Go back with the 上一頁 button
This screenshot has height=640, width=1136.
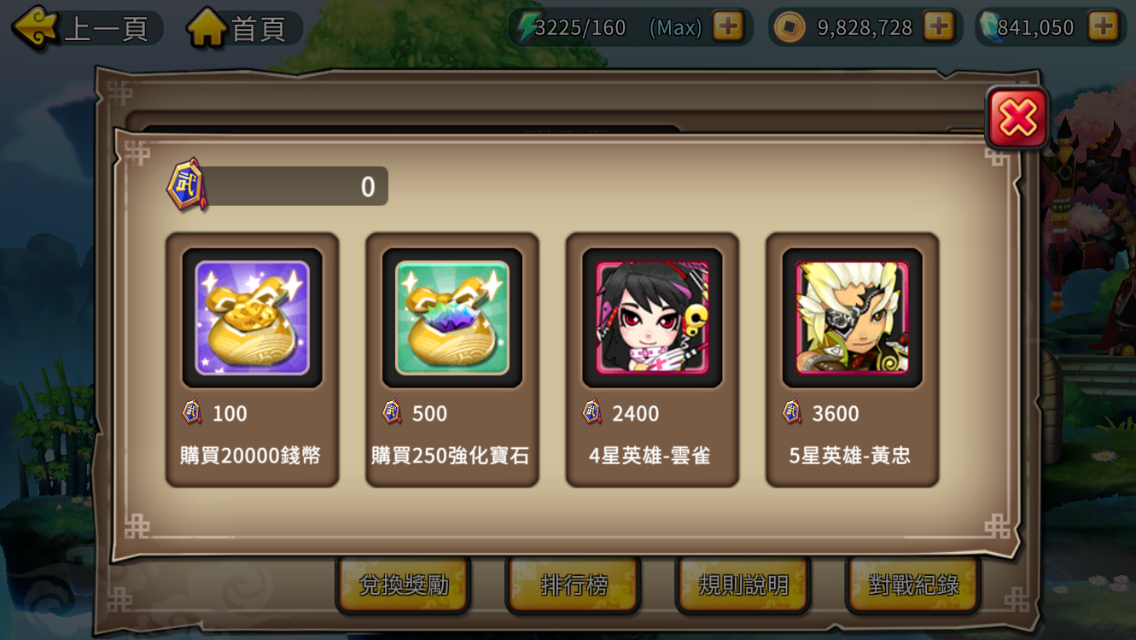click(x=83, y=27)
